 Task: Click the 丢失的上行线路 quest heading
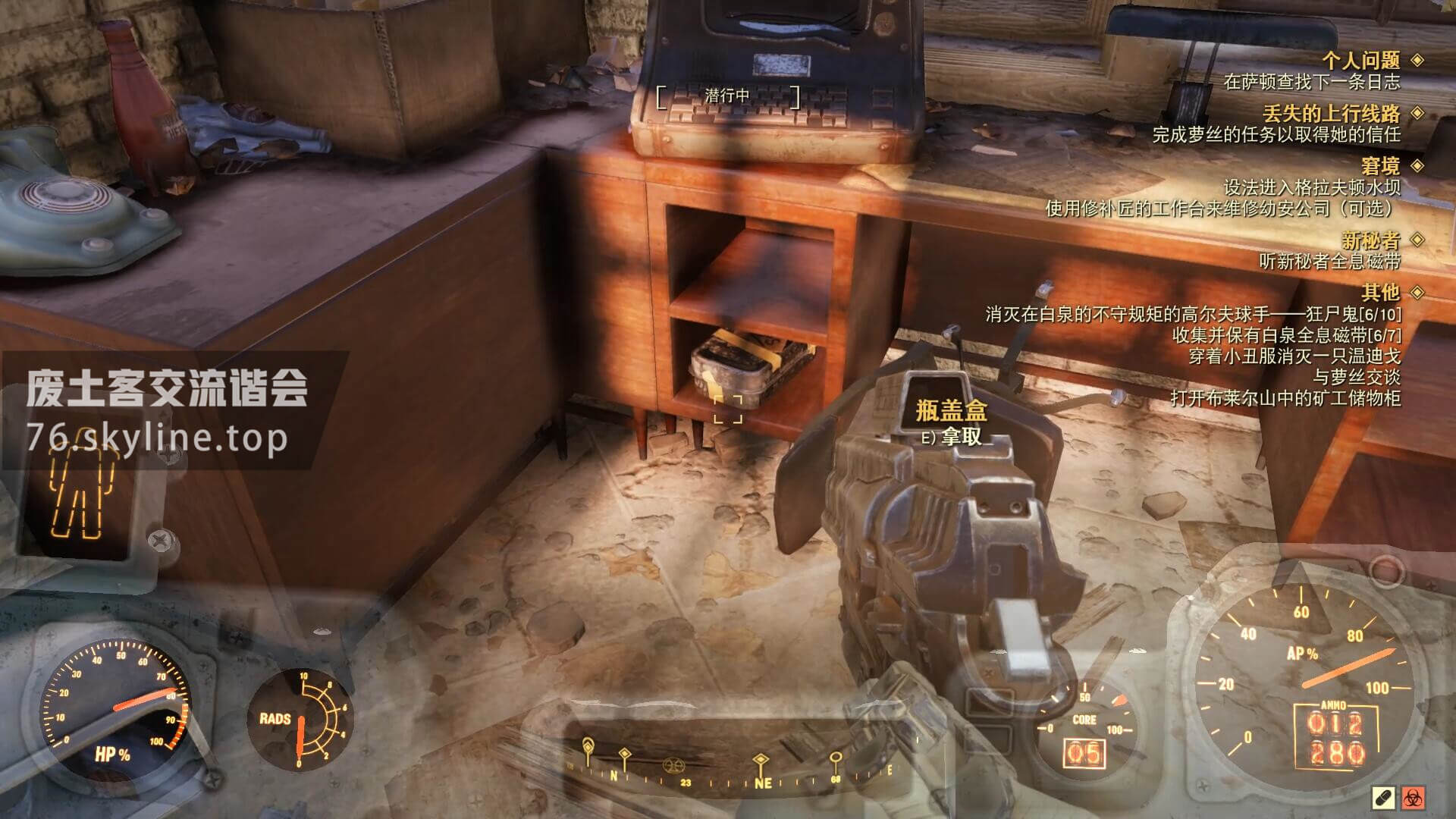coord(1331,114)
